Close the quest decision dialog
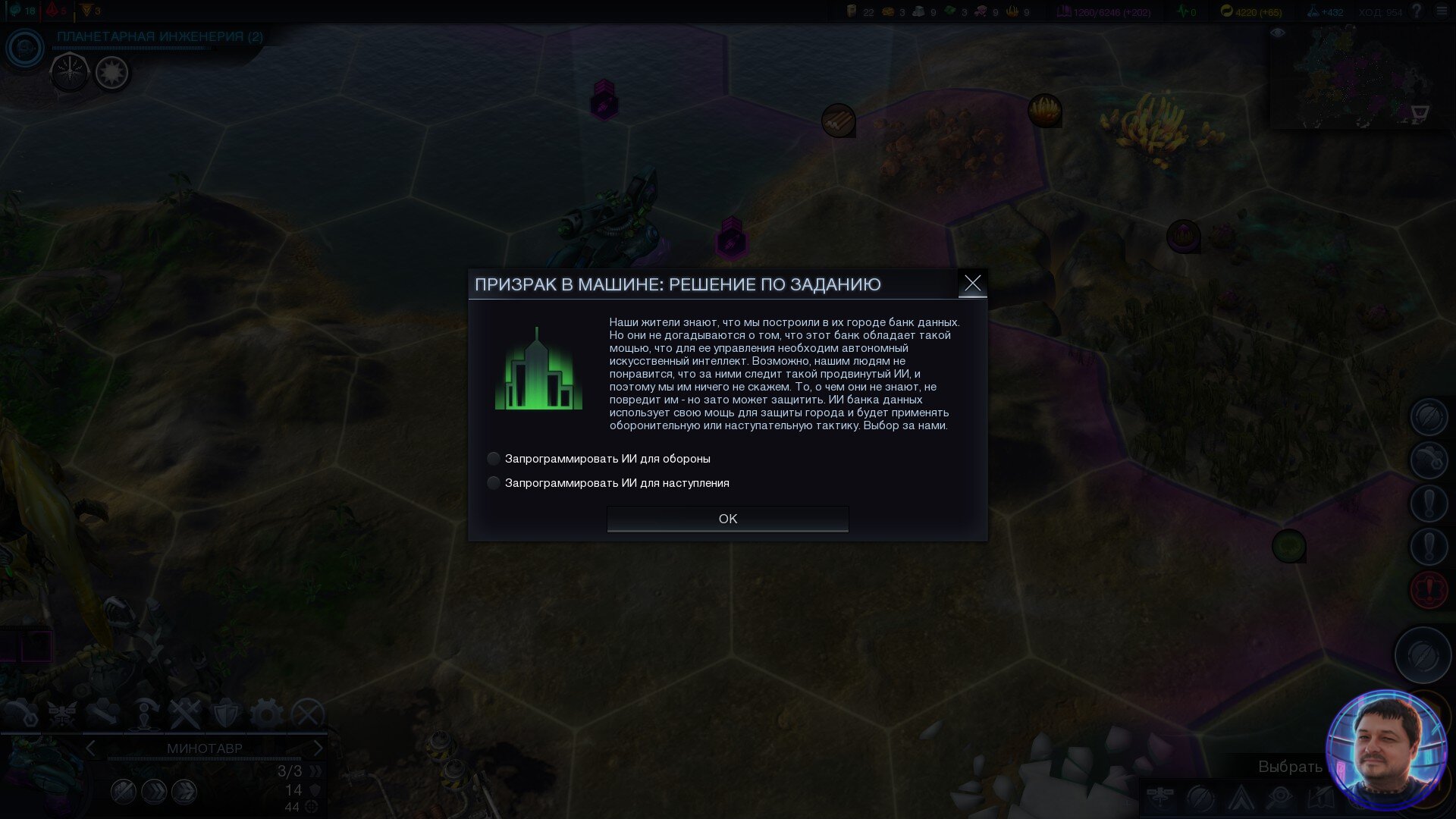Screen dimensions: 1456x819 [x=972, y=284]
